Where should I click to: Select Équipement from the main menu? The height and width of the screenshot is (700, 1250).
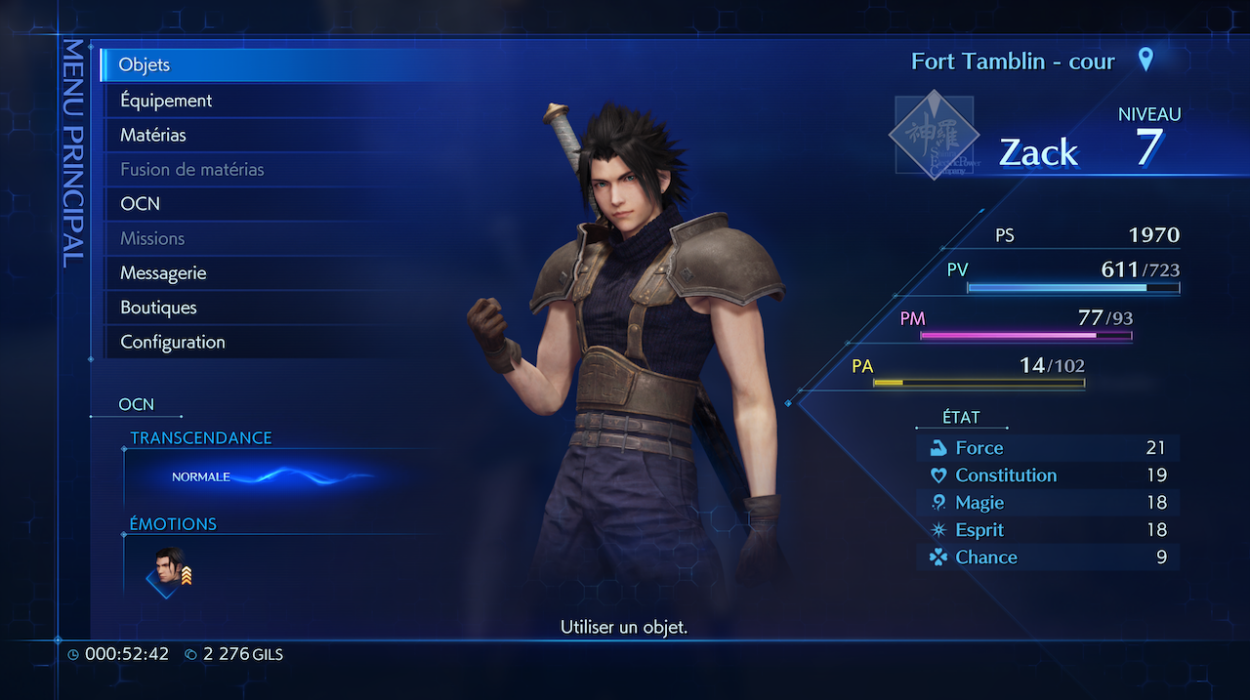[x=166, y=100]
